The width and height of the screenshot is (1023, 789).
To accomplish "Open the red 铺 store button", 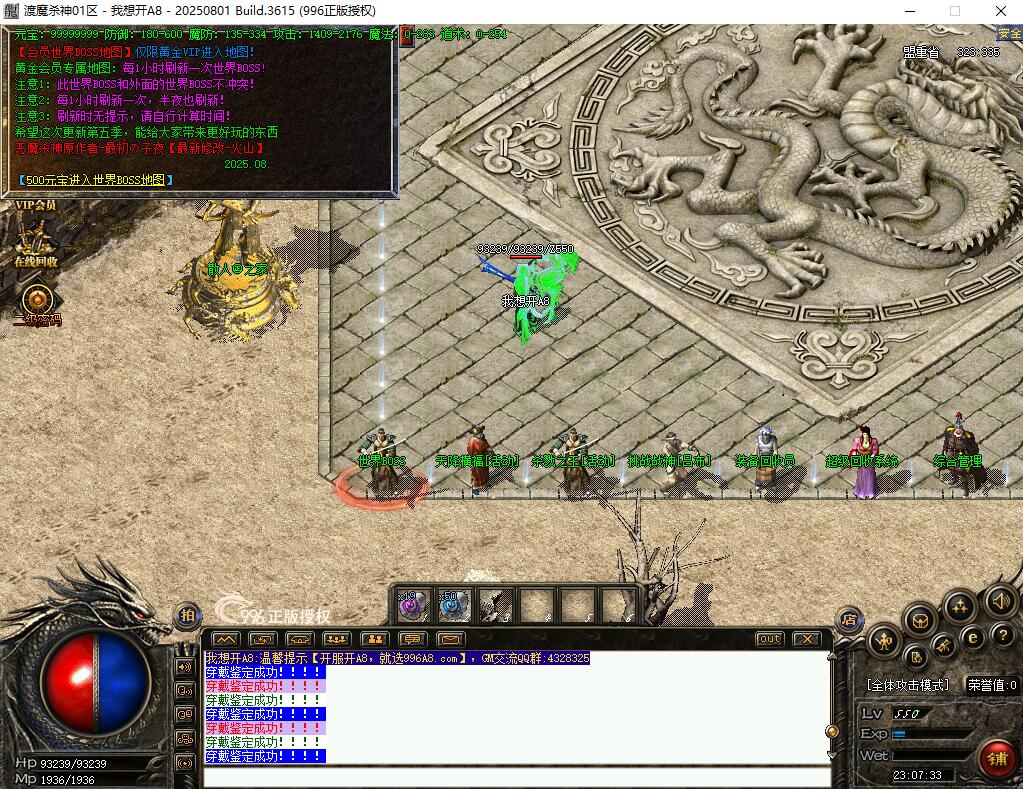I will (996, 757).
